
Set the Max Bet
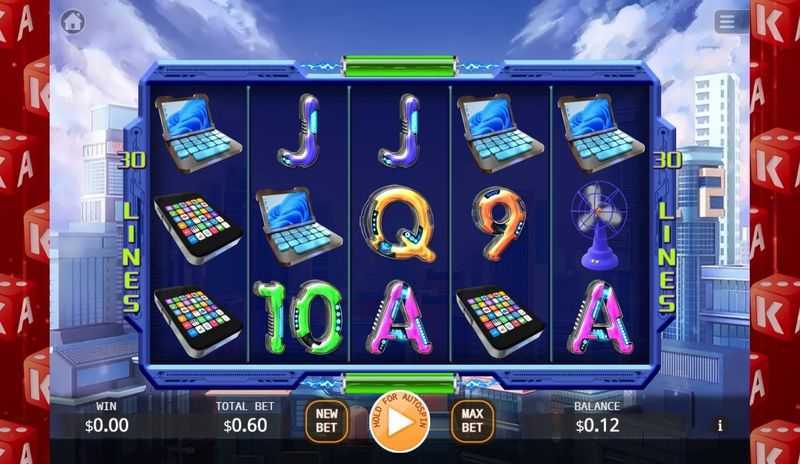[x=472, y=421]
